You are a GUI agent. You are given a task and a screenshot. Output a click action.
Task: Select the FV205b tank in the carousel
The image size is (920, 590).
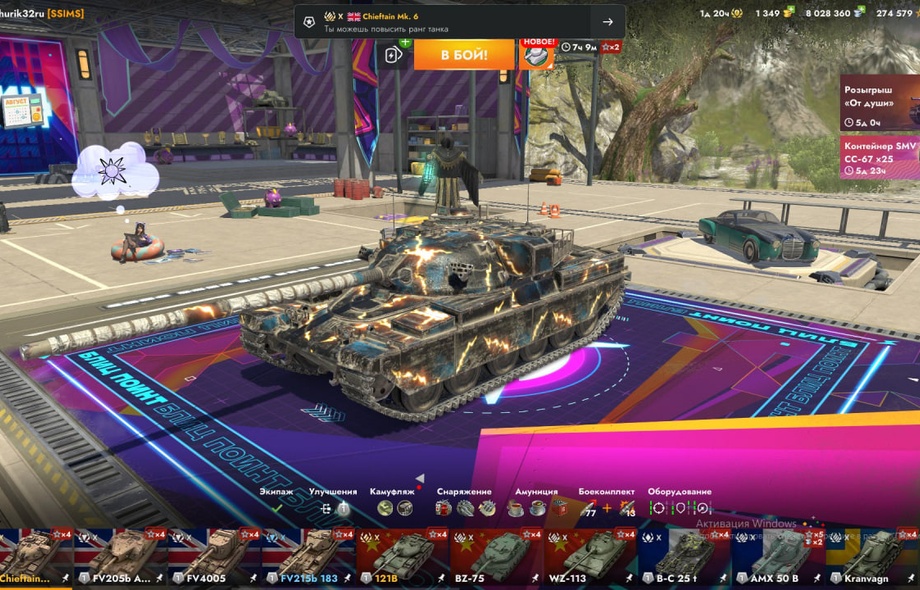123,556
